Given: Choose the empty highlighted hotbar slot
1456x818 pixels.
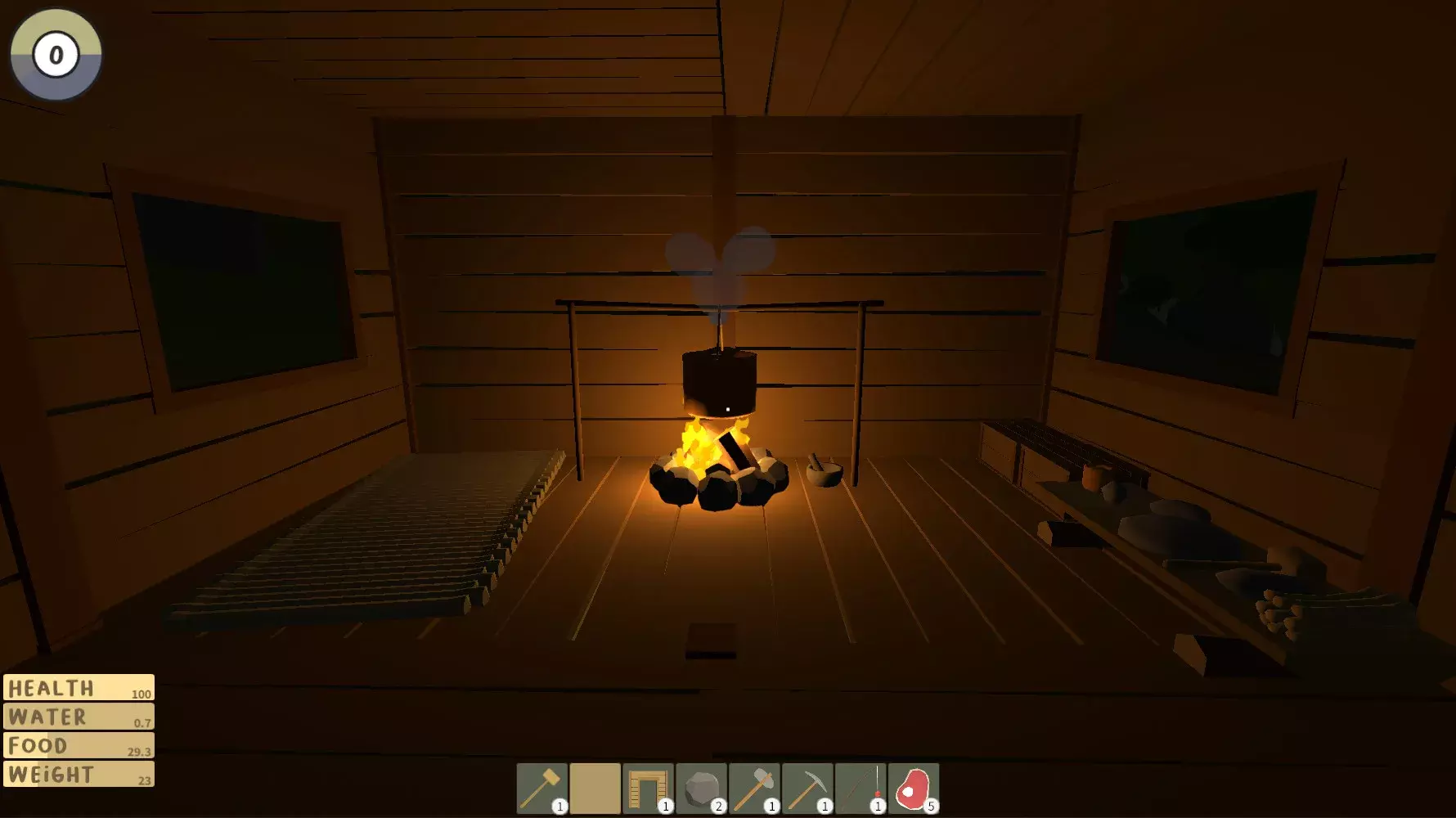Looking at the screenshot, I should click(x=595, y=789).
